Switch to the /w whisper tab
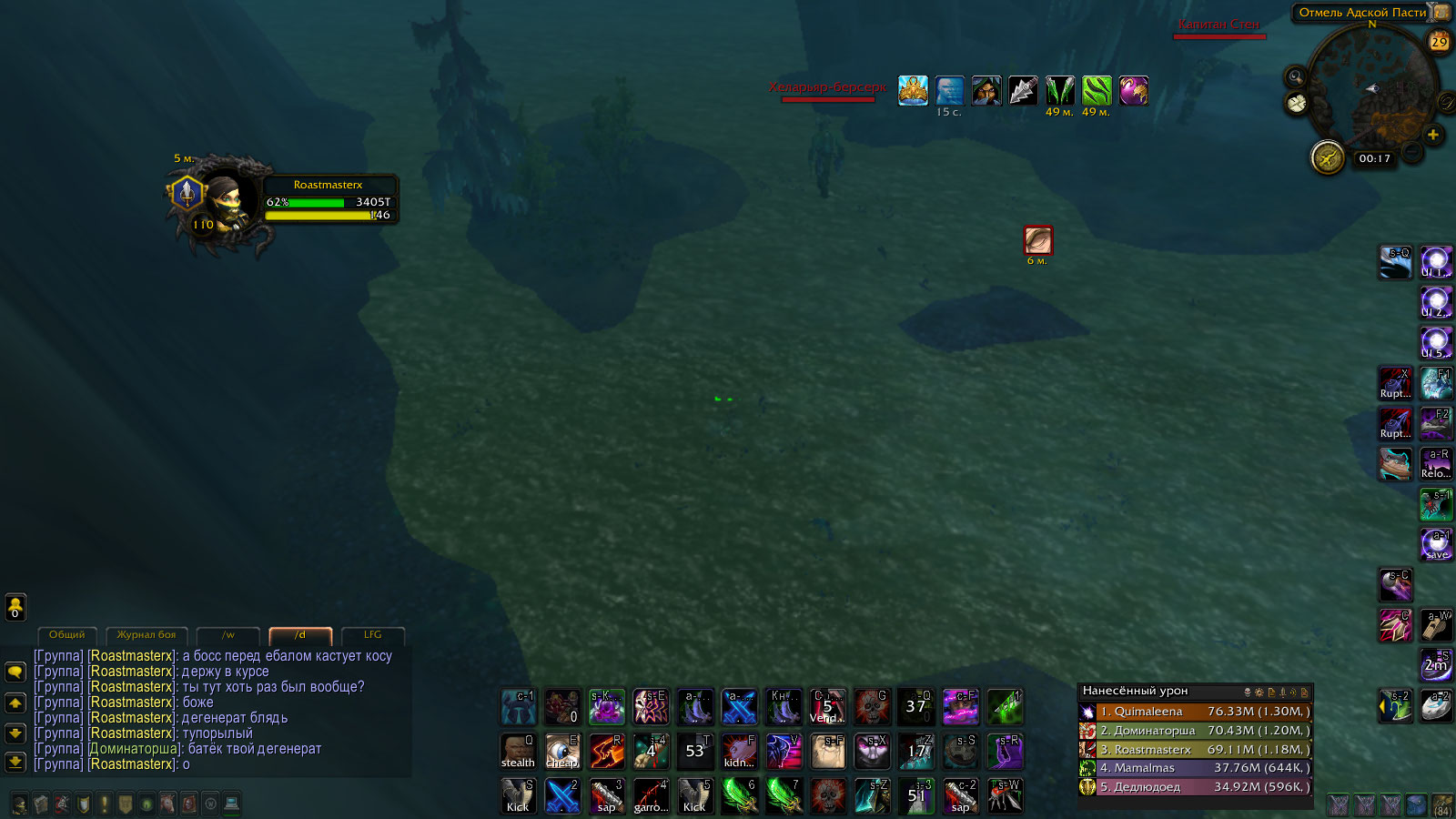Screen dimensions: 1456x819 point(228,635)
